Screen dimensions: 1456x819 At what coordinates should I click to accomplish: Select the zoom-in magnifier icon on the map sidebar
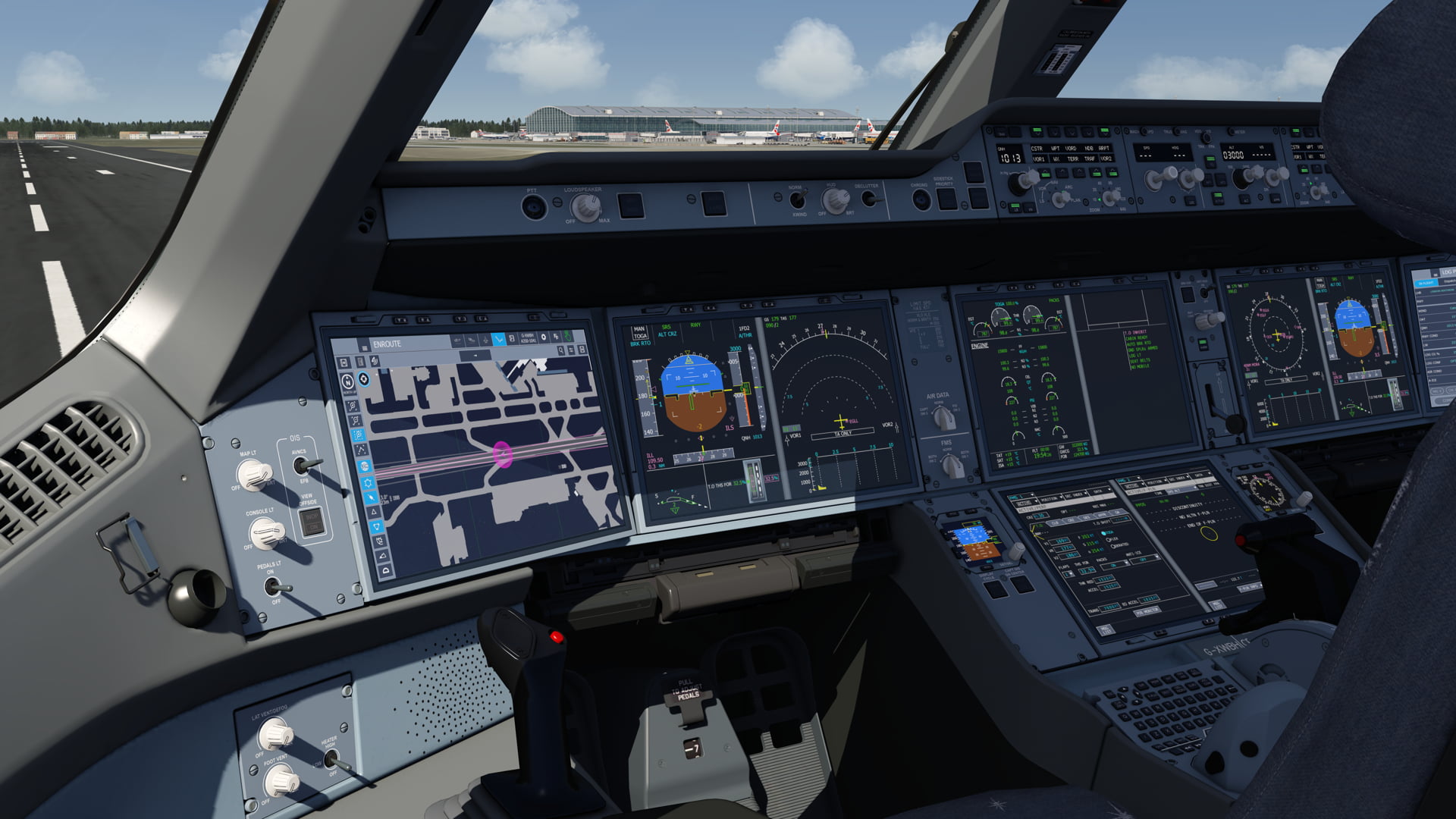coord(352,405)
